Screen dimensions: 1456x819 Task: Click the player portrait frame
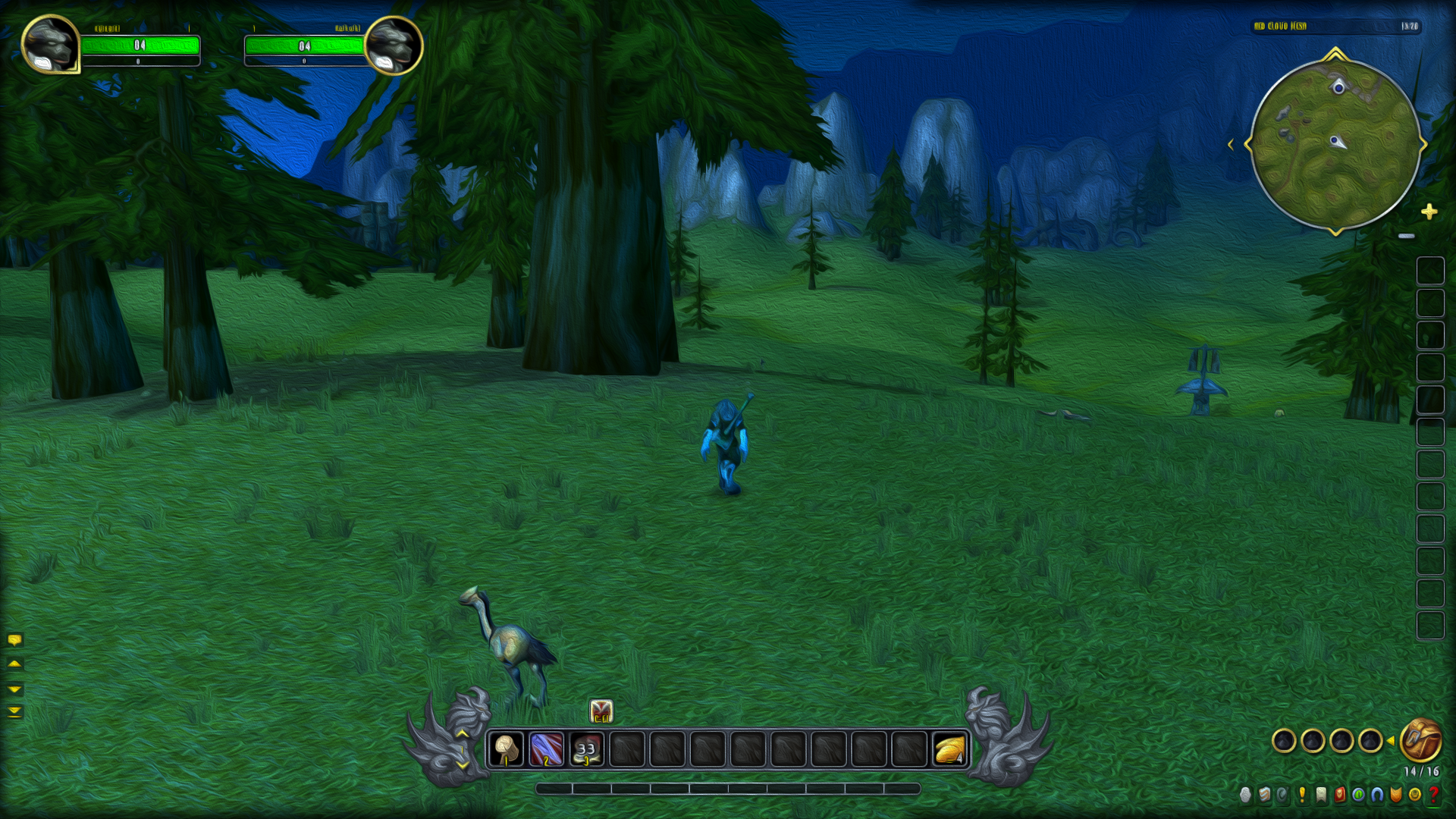pyautogui.click(x=50, y=44)
